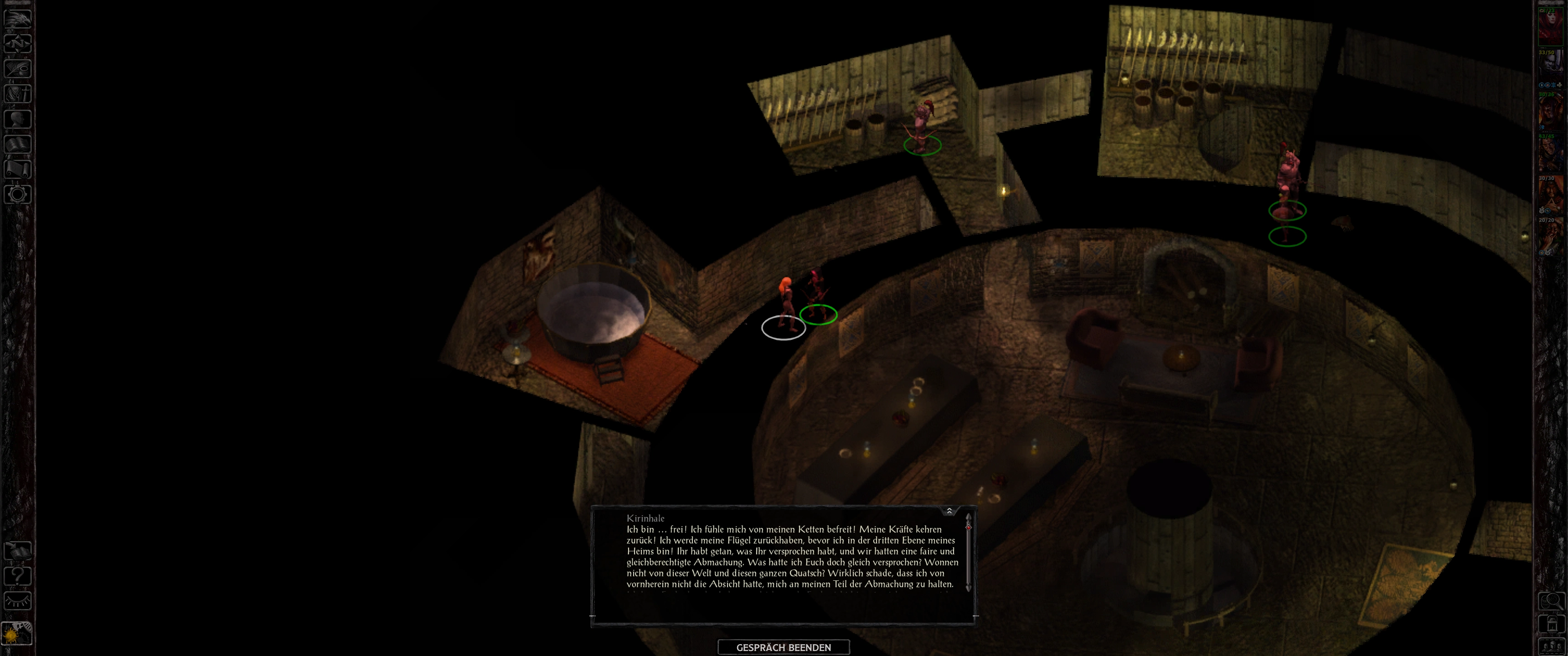Select all party with bottom-right group icon

tap(1551, 646)
